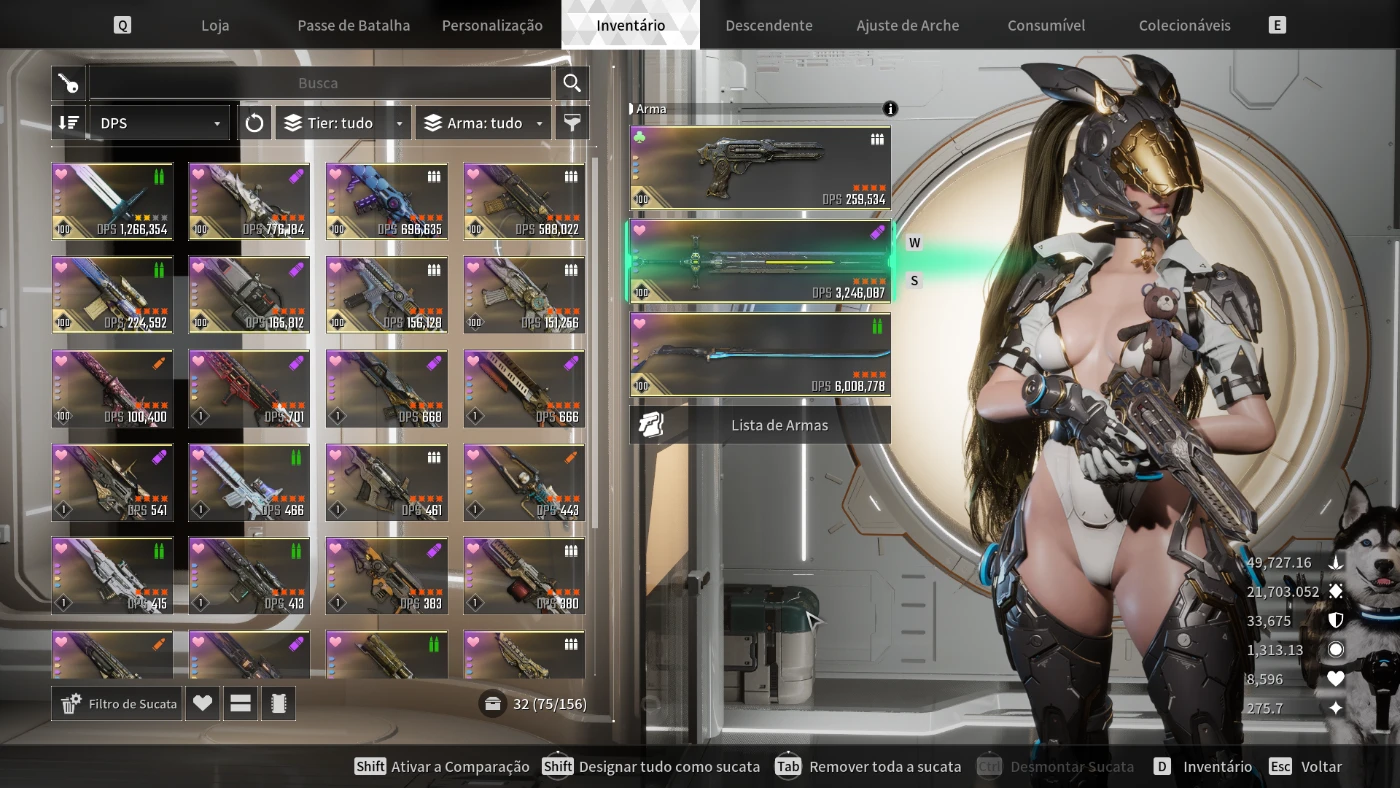This screenshot has height=788, width=1400.
Task: Open the Consumível tab
Action: pyautogui.click(x=1046, y=25)
